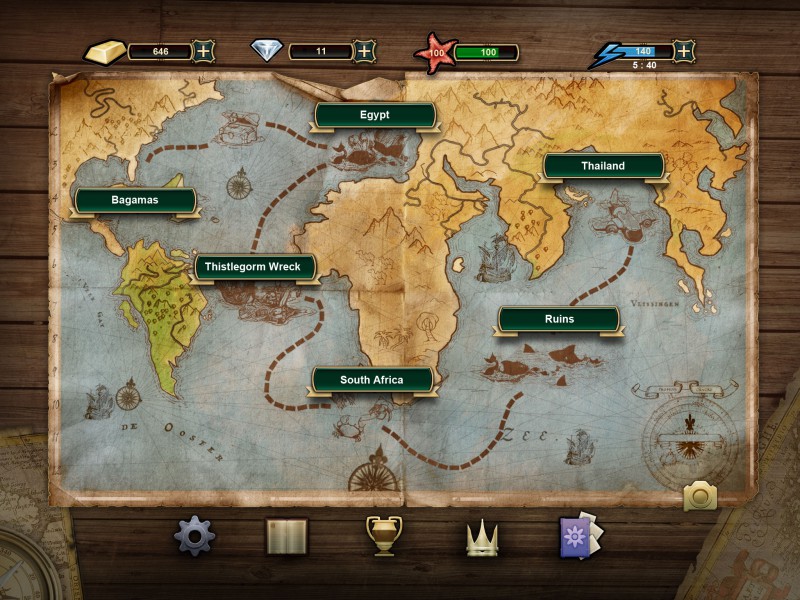Open settings with the gear icon
Screen dimensions: 800x600
point(194,536)
